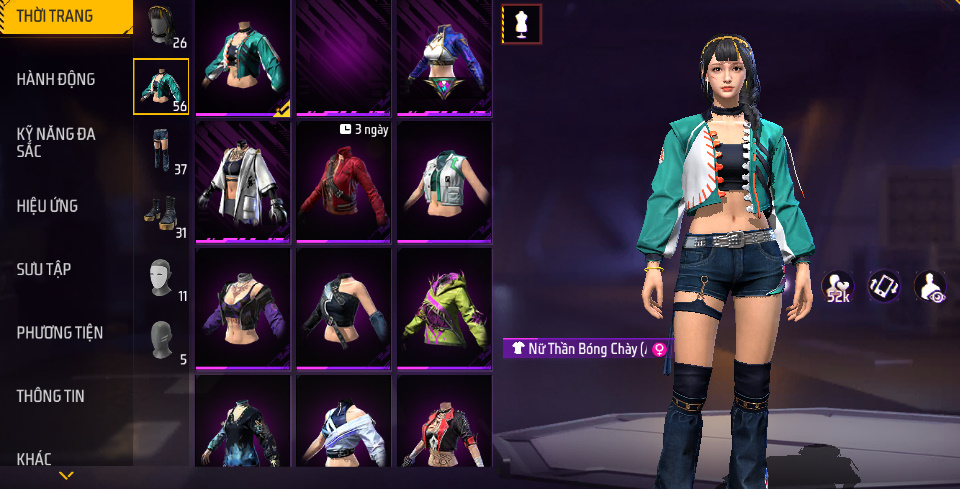Open the shoes category tab
The width and height of the screenshot is (960, 489).
tap(161, 212)
